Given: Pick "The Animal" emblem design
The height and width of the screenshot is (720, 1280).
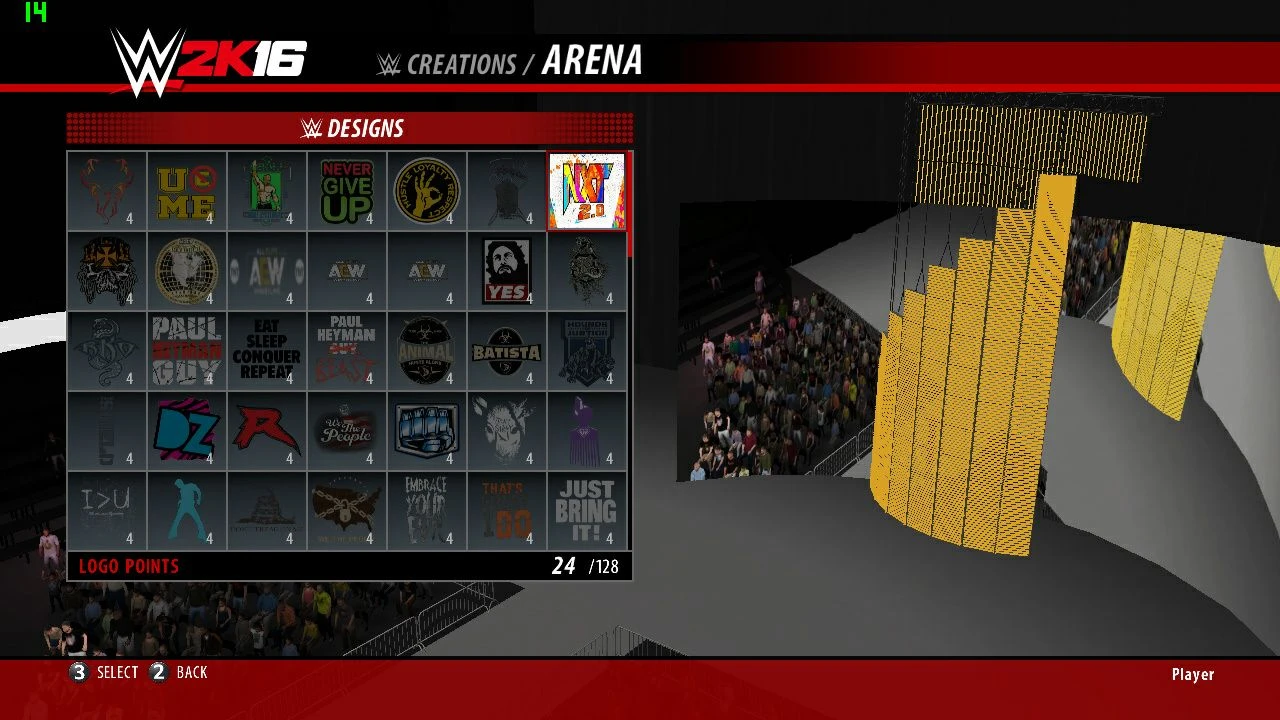Looking at the screenshot, I should pos(427,352).
